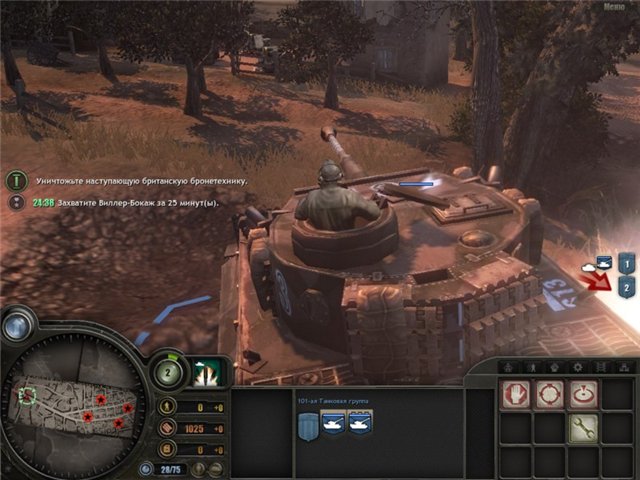Activate the crosshair attack command
This screenshot has width=640, height=480.
point(549,393)
